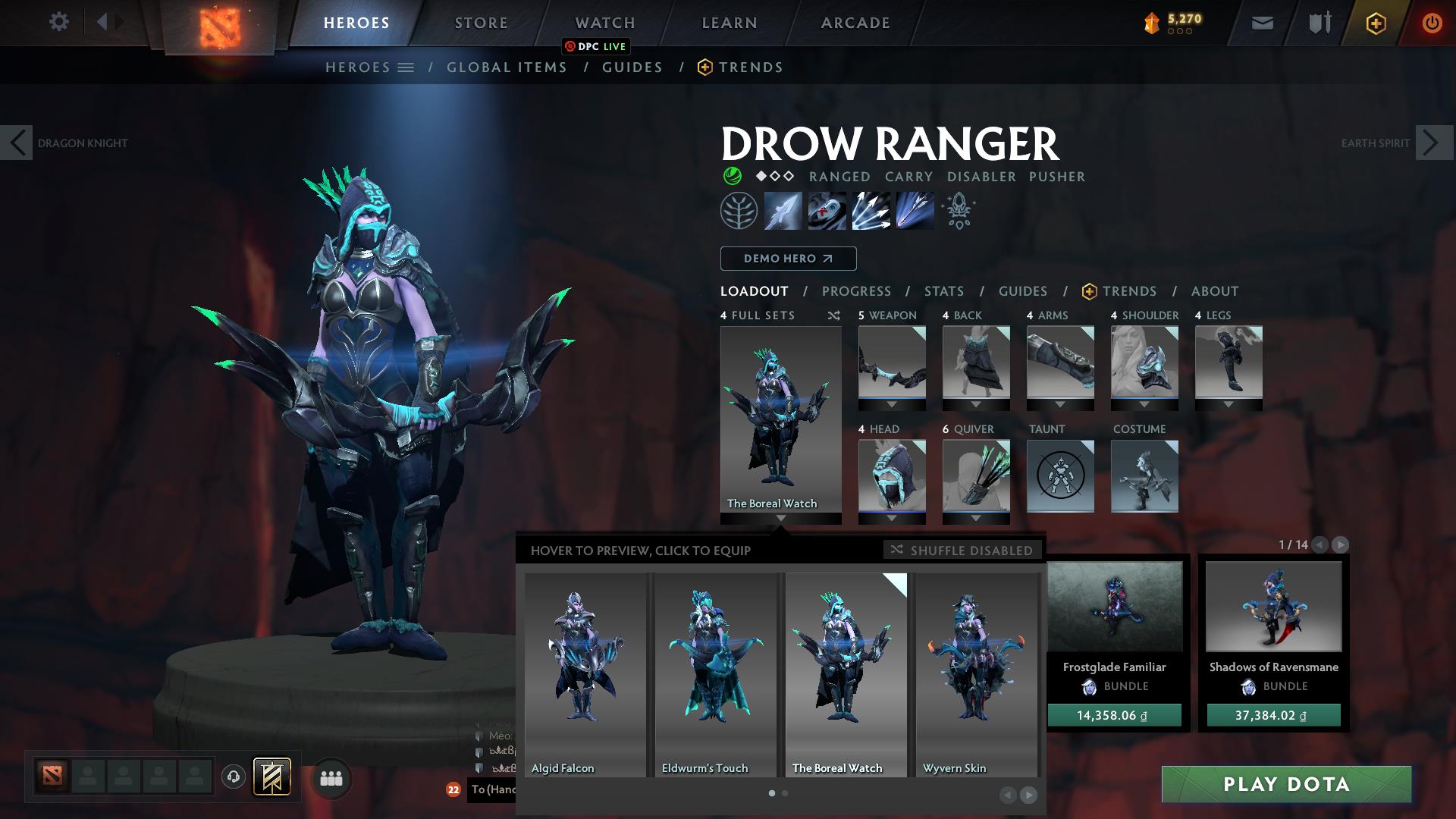This screenshot has height=819, width=1456.
Task: Expand the Quiver slot dropdown arrow
Action: 975,517
